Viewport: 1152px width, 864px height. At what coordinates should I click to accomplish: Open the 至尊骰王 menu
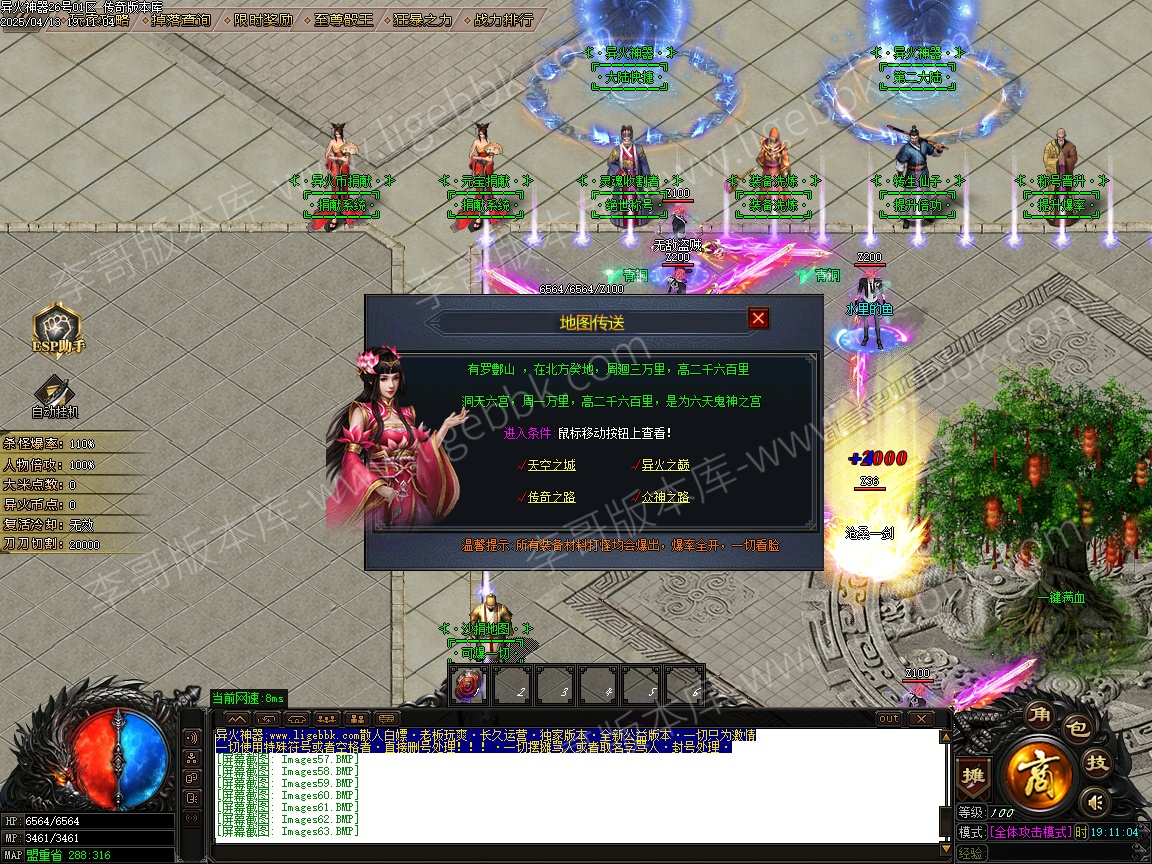pyautogui.click(x=343, y=19)
